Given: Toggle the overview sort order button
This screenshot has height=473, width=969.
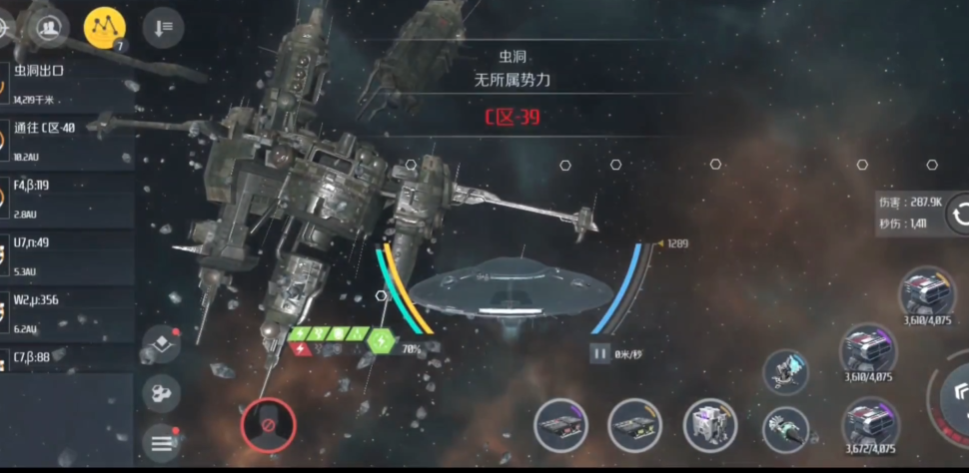Looking at the screenshot, I should (x=162, y=28).
